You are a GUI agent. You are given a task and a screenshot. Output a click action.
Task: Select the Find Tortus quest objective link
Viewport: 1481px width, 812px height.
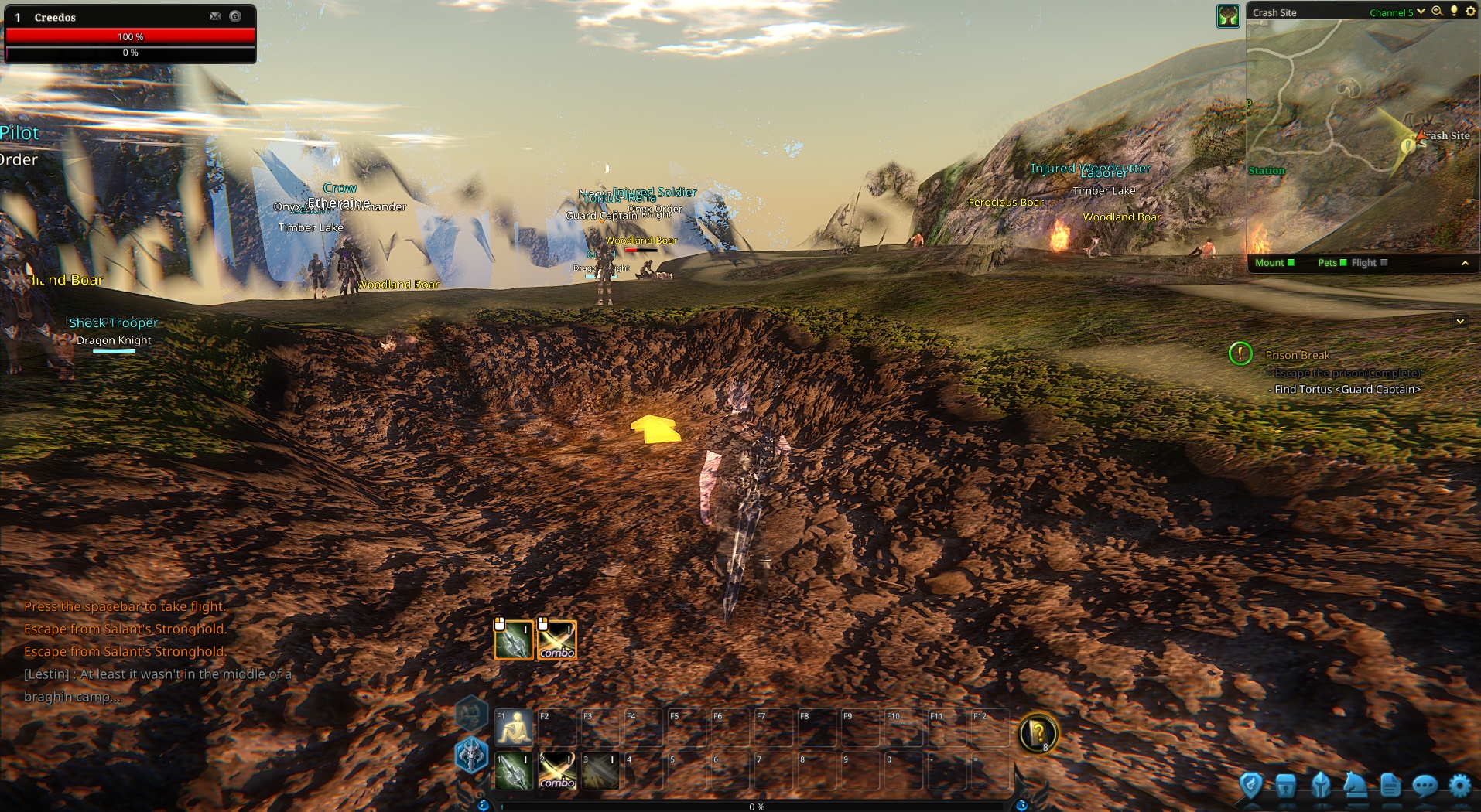1348,390
